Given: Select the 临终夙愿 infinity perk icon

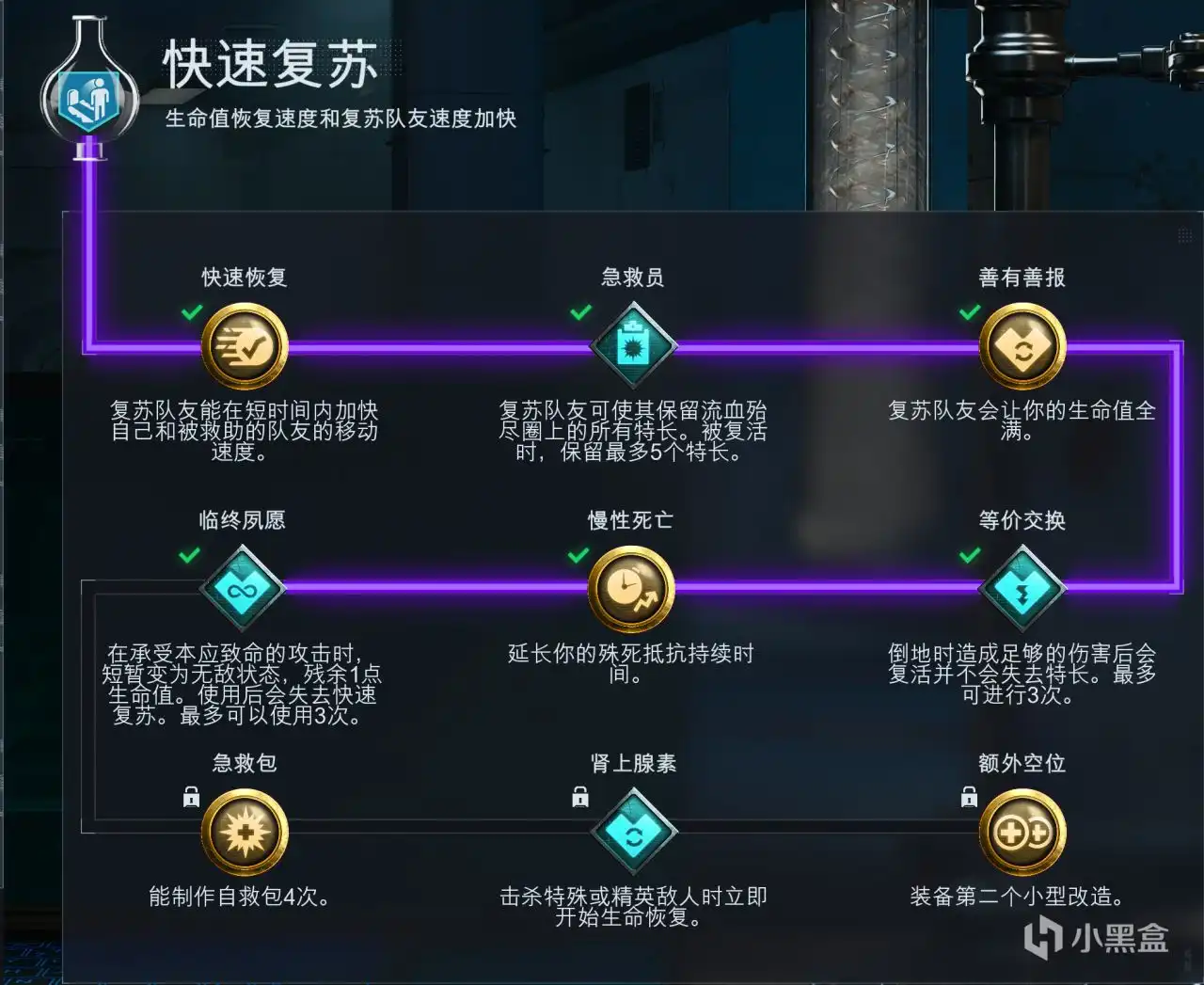Looking at the screenshot, I should tap(243, 589).
